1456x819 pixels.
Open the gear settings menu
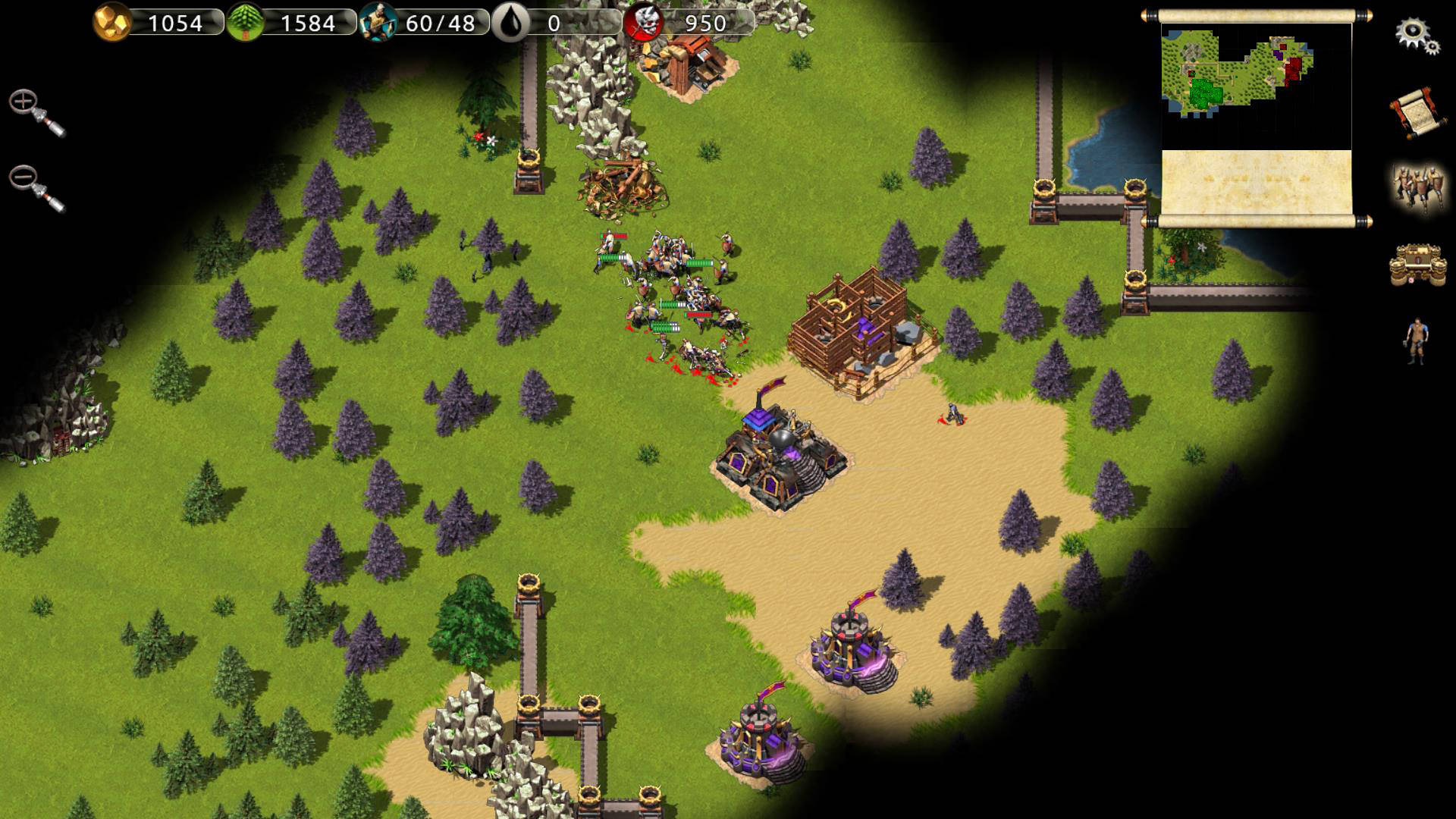coord(1415,35)
